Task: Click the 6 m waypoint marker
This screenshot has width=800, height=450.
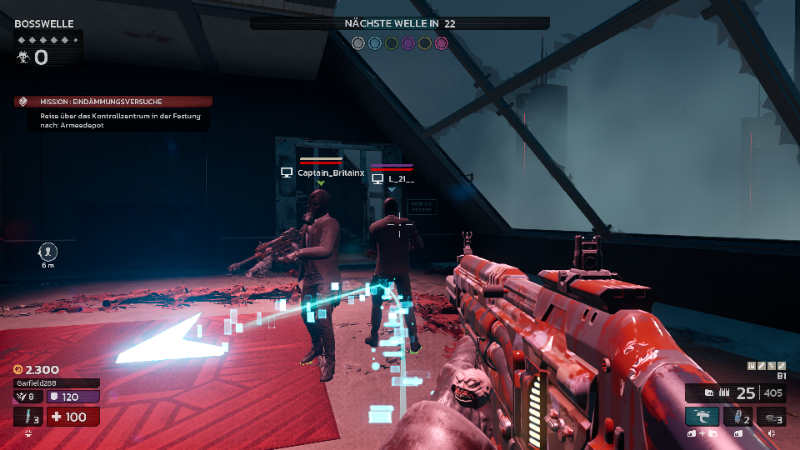Action: point(48,252)
